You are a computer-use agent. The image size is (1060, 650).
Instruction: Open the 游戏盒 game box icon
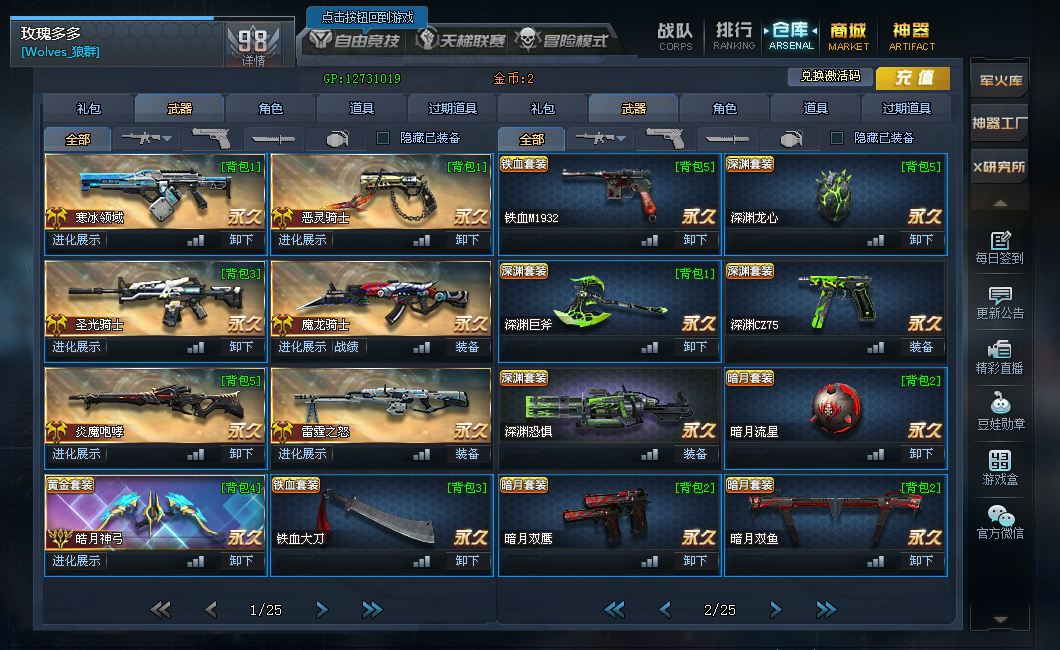999,468
